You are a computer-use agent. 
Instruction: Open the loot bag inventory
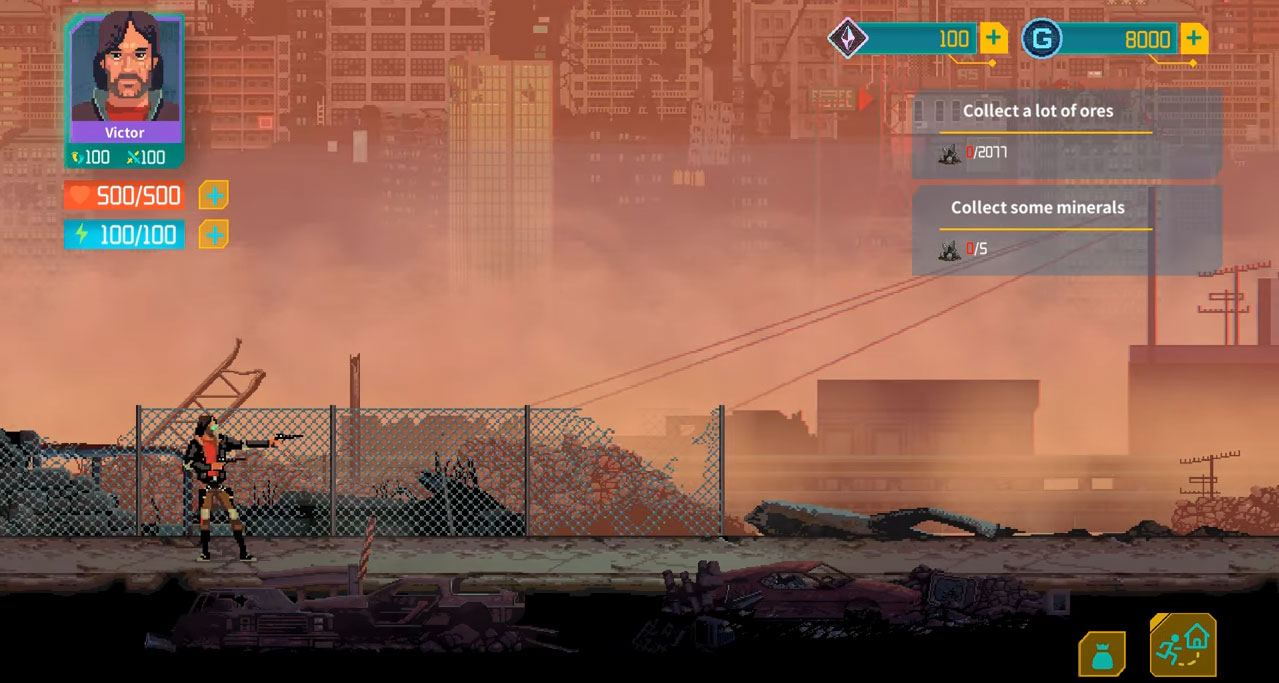[x=1102, y=654]
